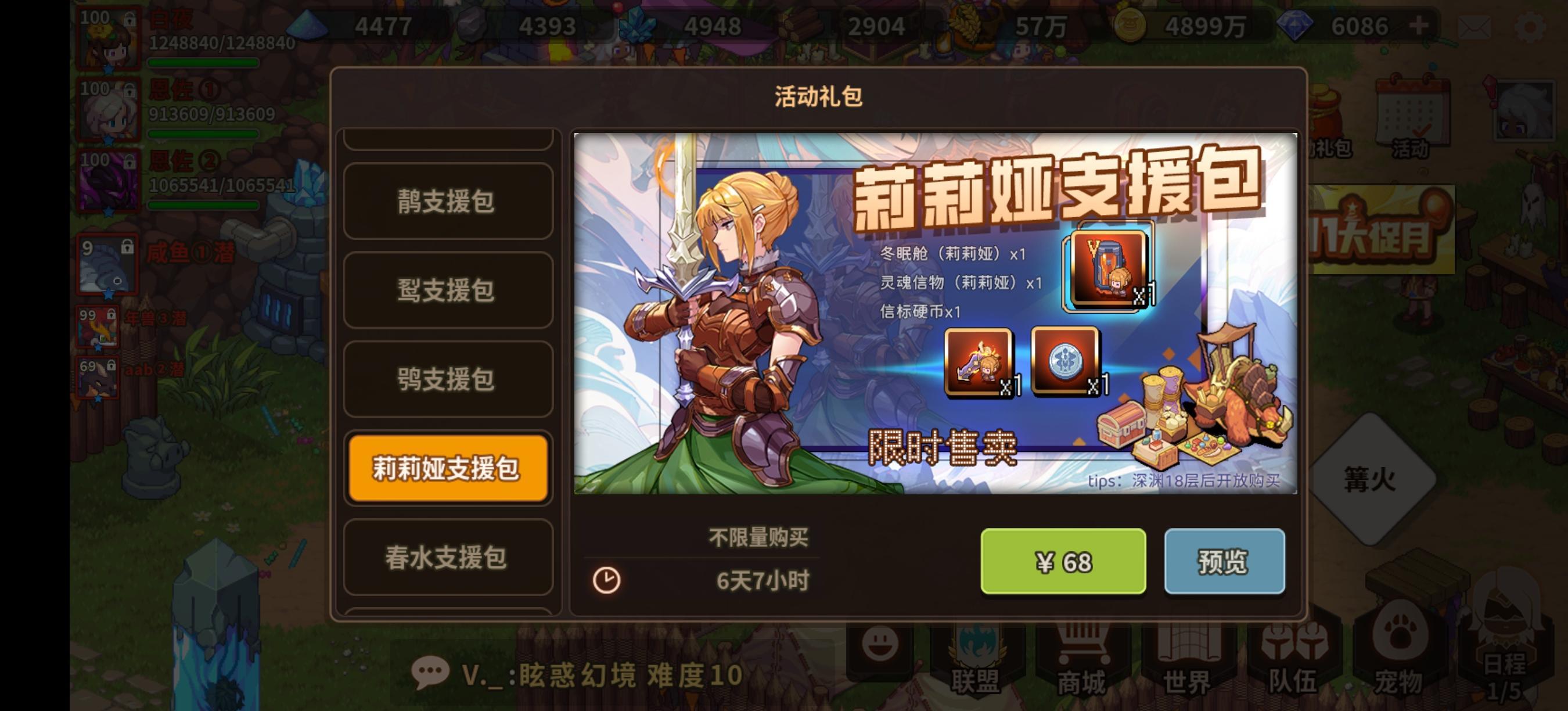Purchase the pack with the ¥68 button
1568x711 pixels.
1063,562
